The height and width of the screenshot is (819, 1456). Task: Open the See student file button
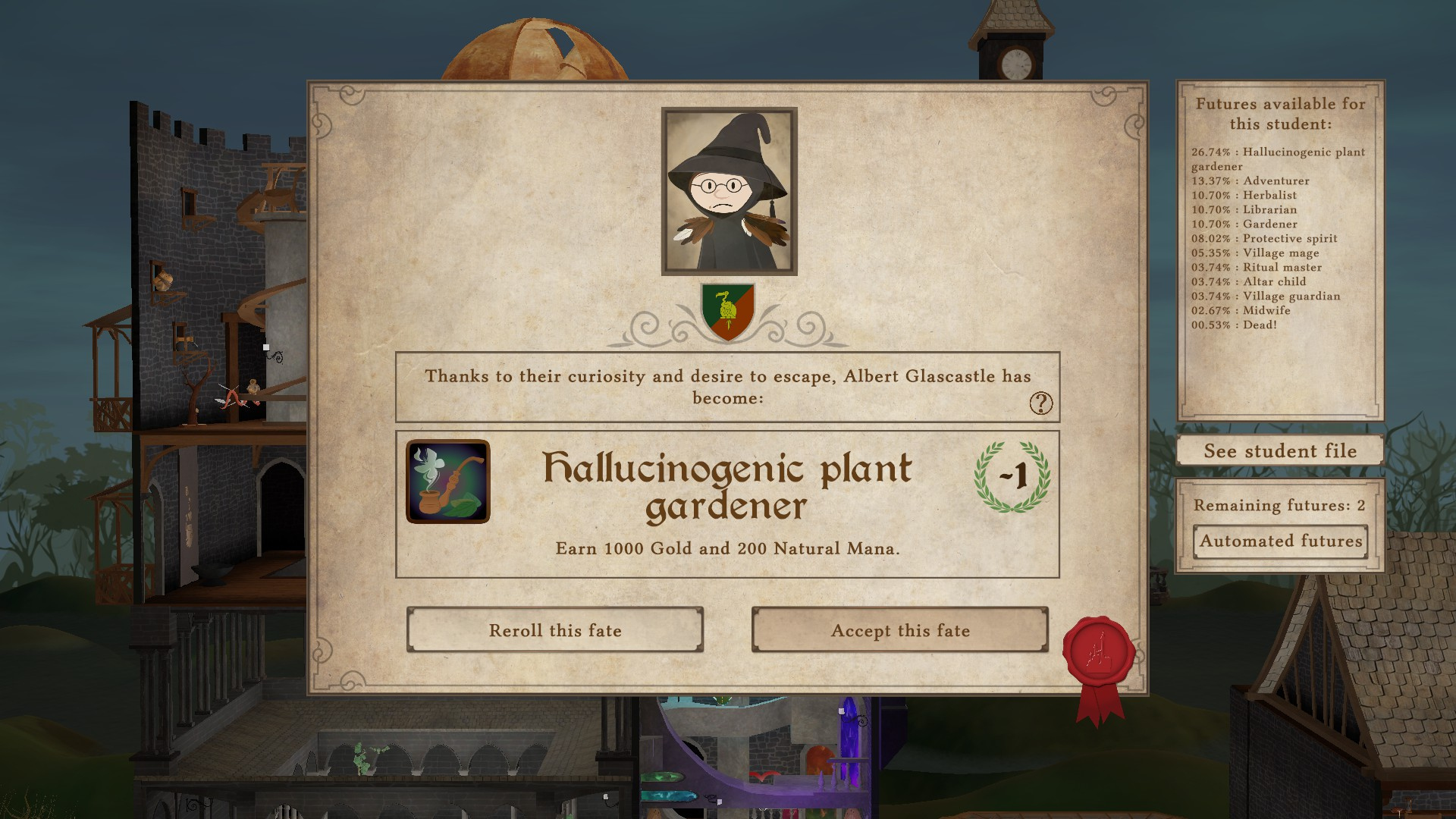1280,451
